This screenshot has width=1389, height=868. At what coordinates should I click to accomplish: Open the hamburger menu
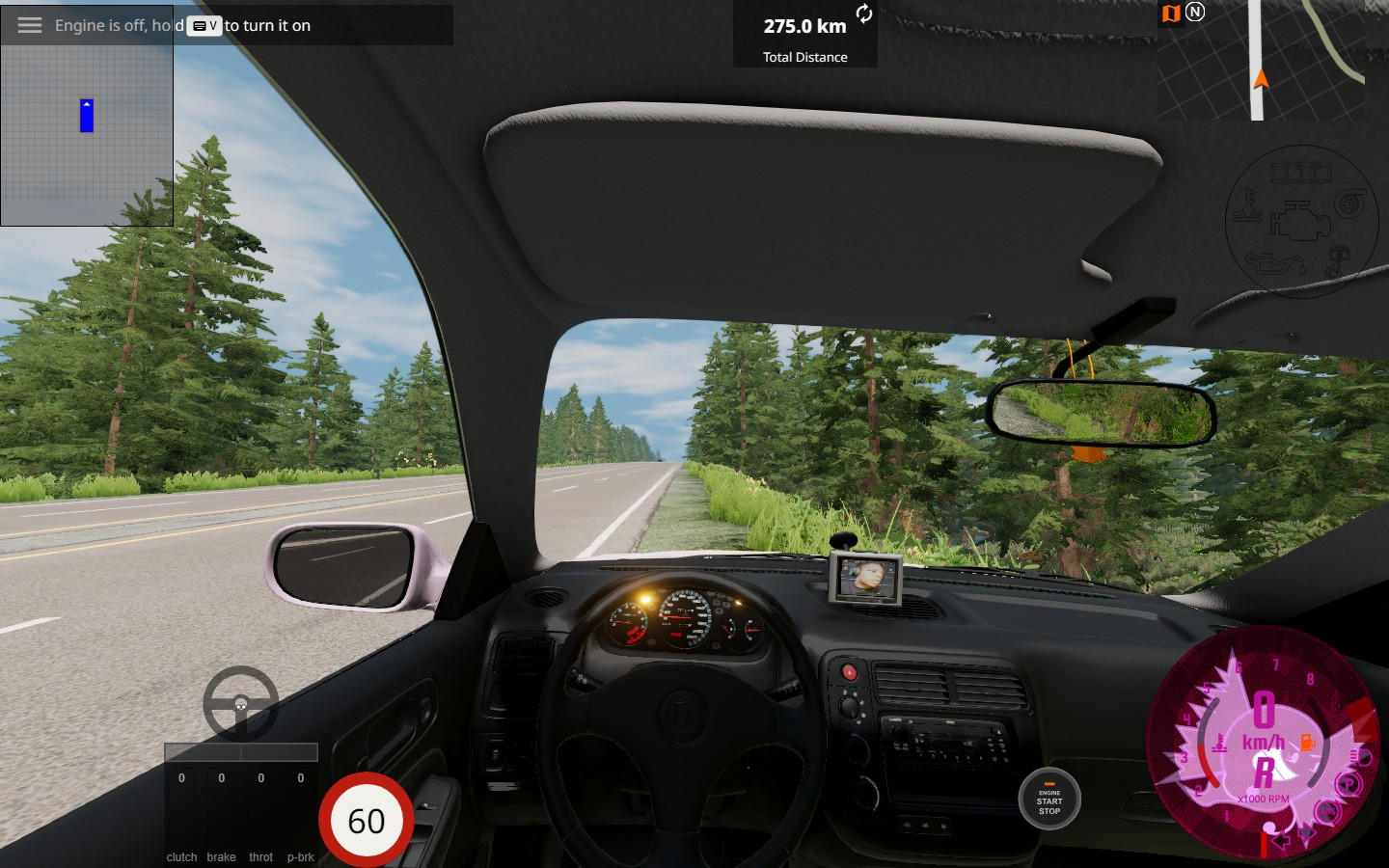30,25
